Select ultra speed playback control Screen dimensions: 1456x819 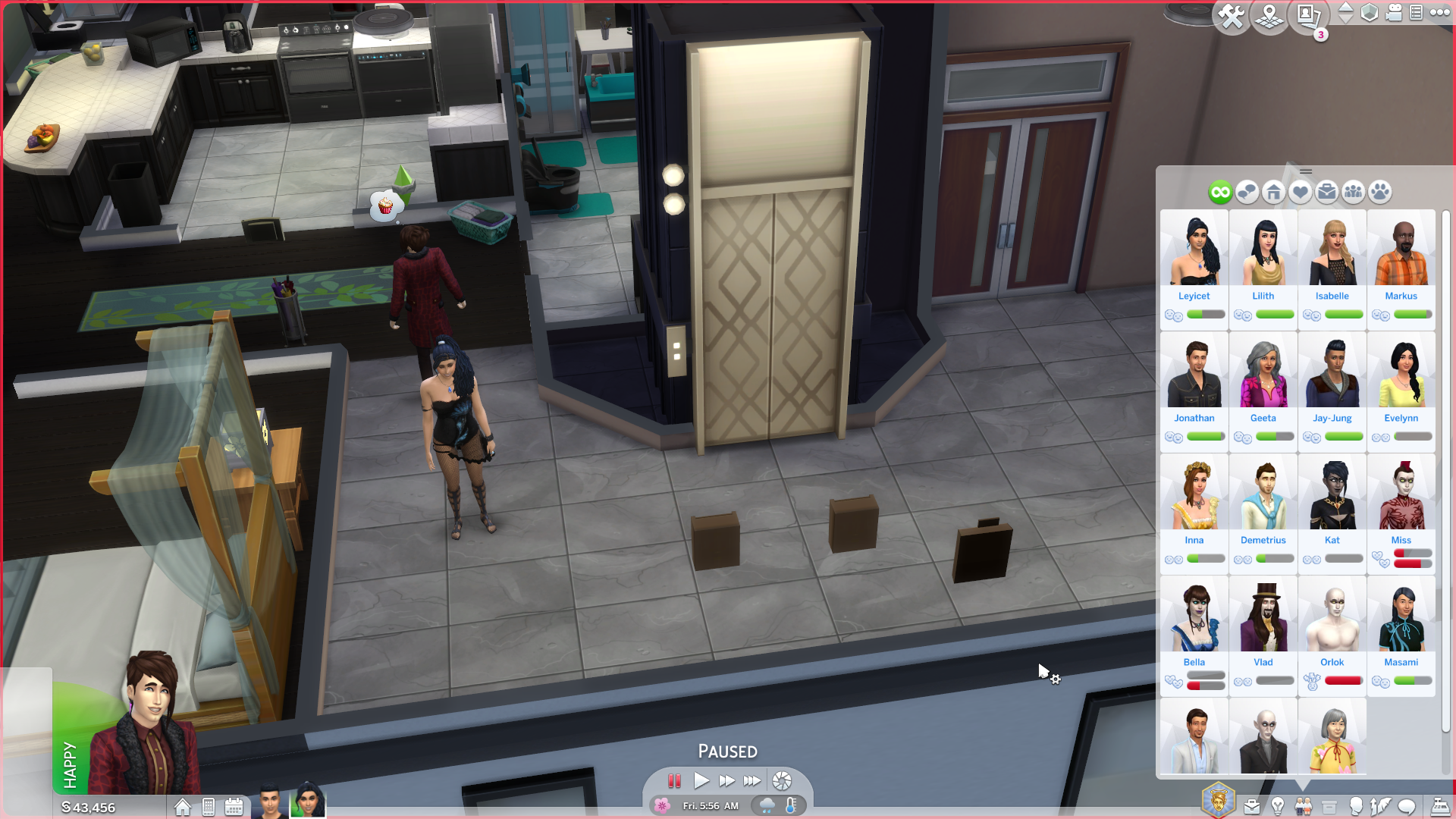point(753,781)
